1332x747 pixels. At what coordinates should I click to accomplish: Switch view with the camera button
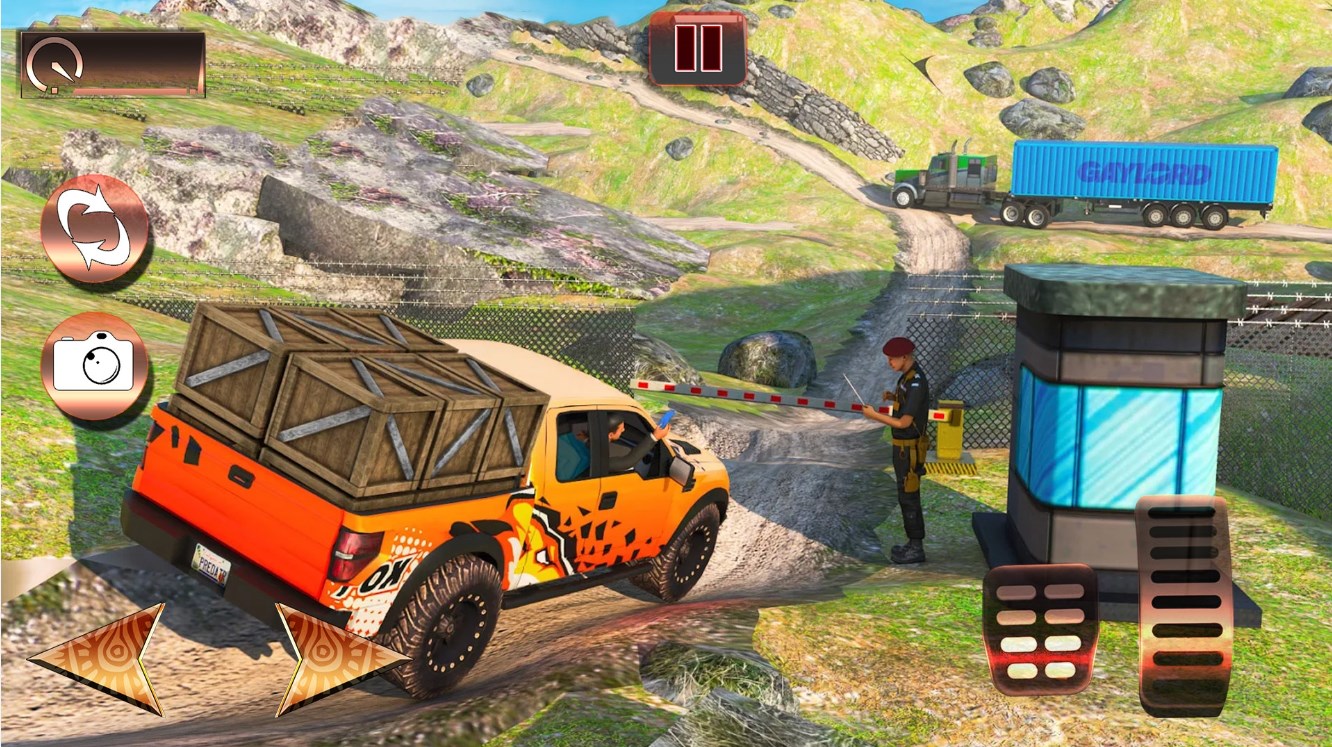94,366
